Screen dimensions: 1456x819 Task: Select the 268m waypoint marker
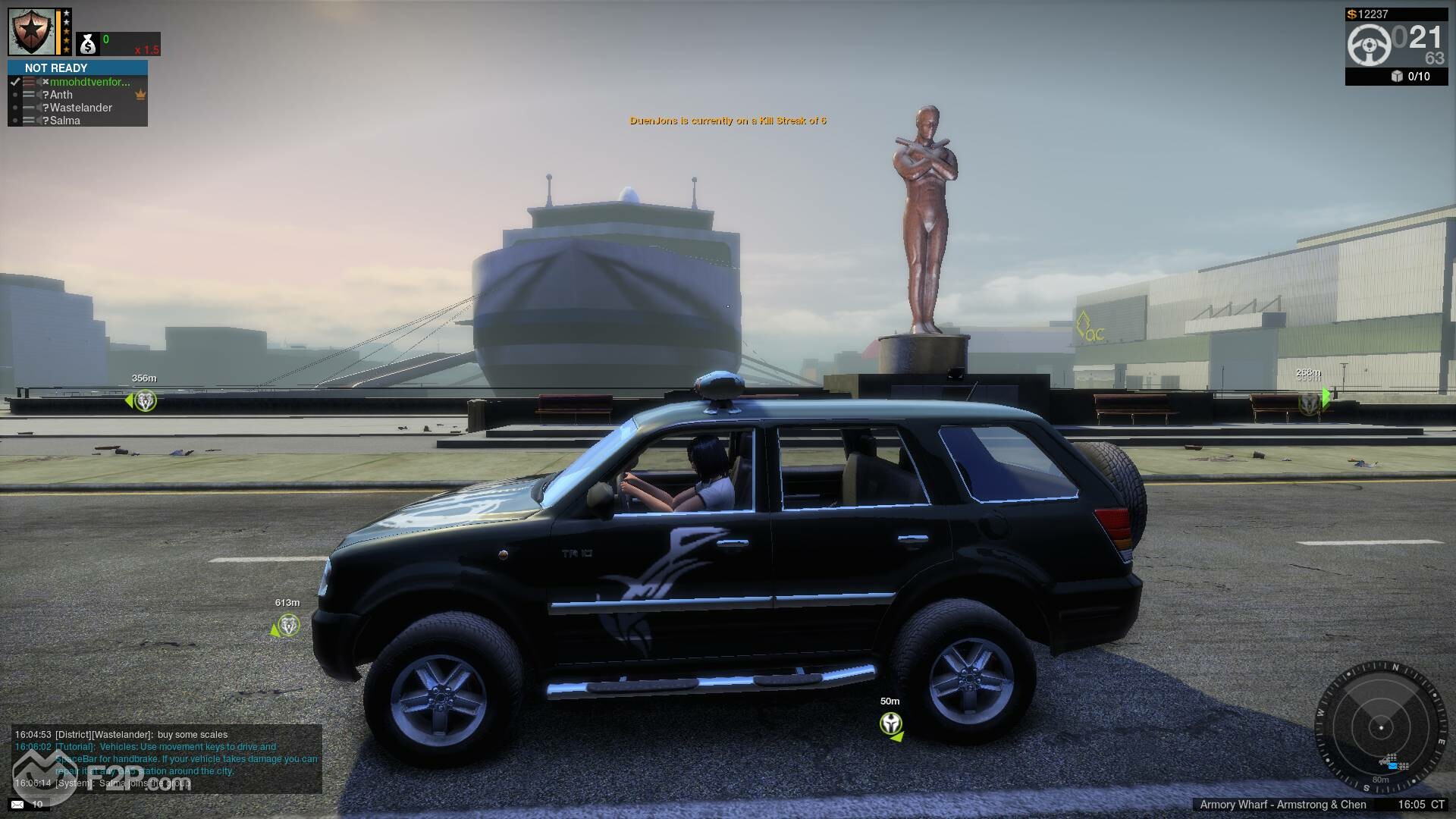tap(1310, 403)
